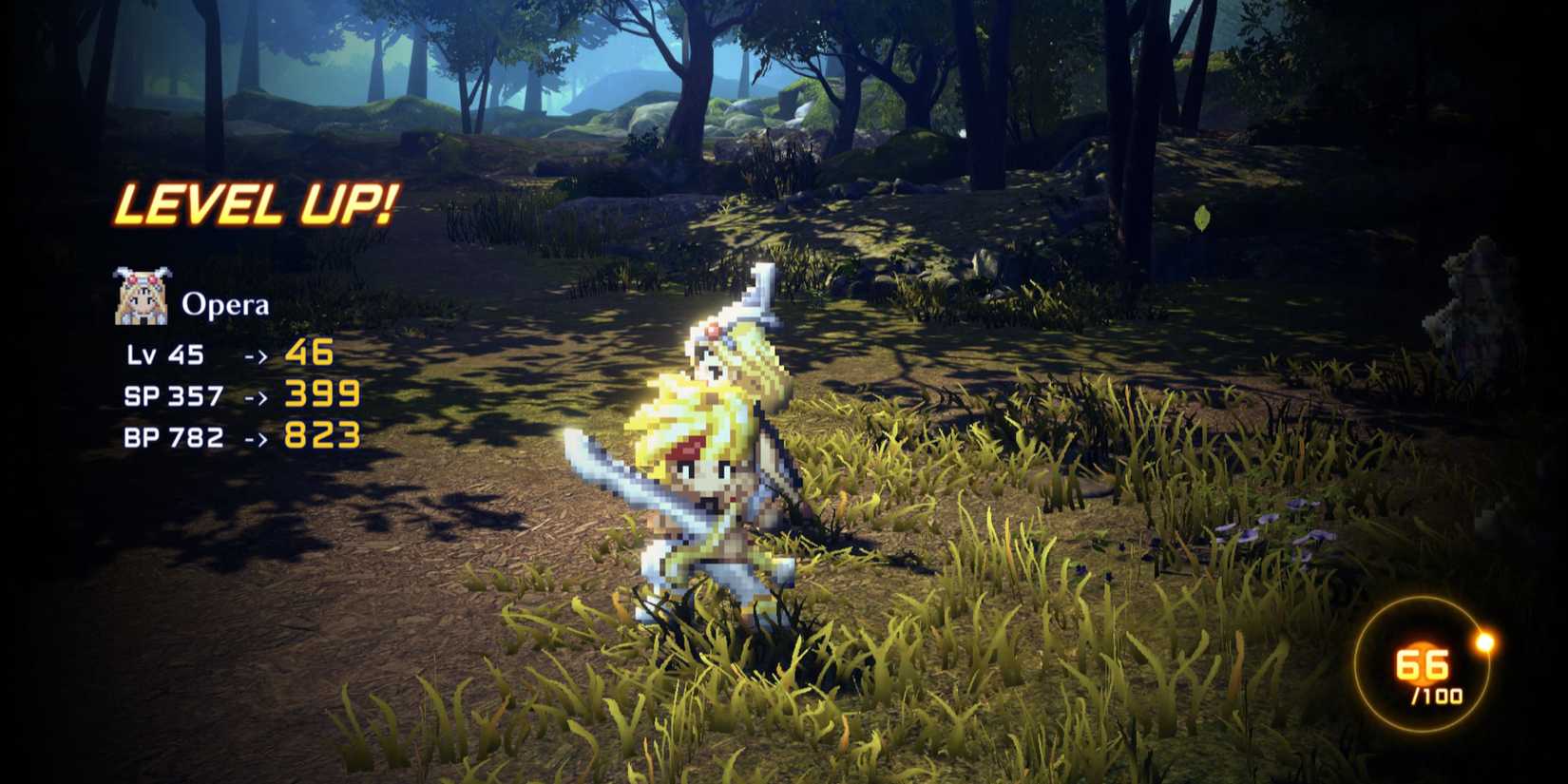Click the new BP value 823
The height and width of the screenshot is (784, 1568).
pyautogui.click(x=321, y=437)
